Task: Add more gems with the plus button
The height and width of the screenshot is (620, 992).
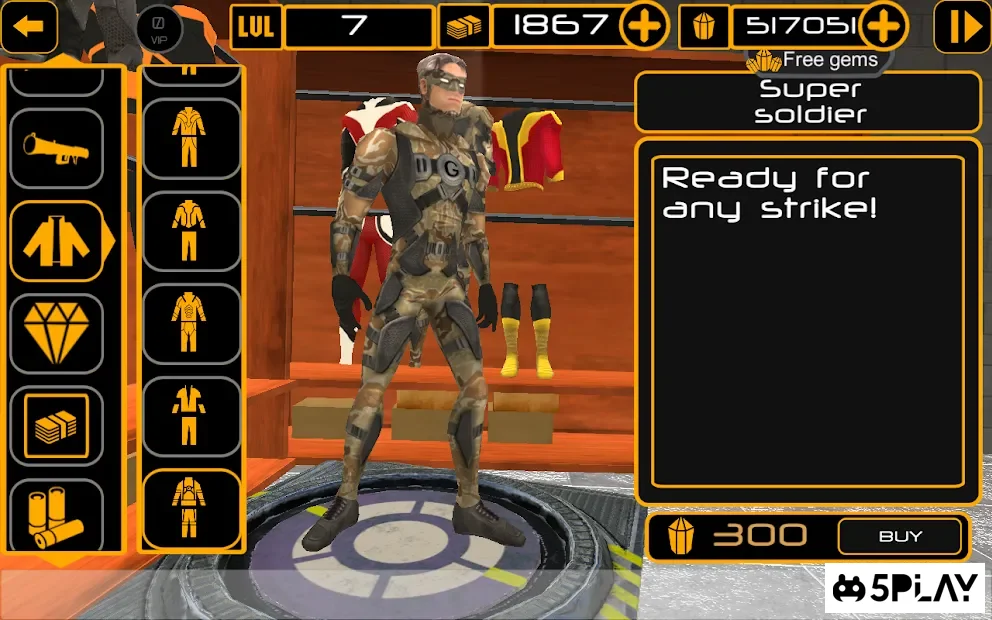Action: pyautogui.click(x=882, y=26)
